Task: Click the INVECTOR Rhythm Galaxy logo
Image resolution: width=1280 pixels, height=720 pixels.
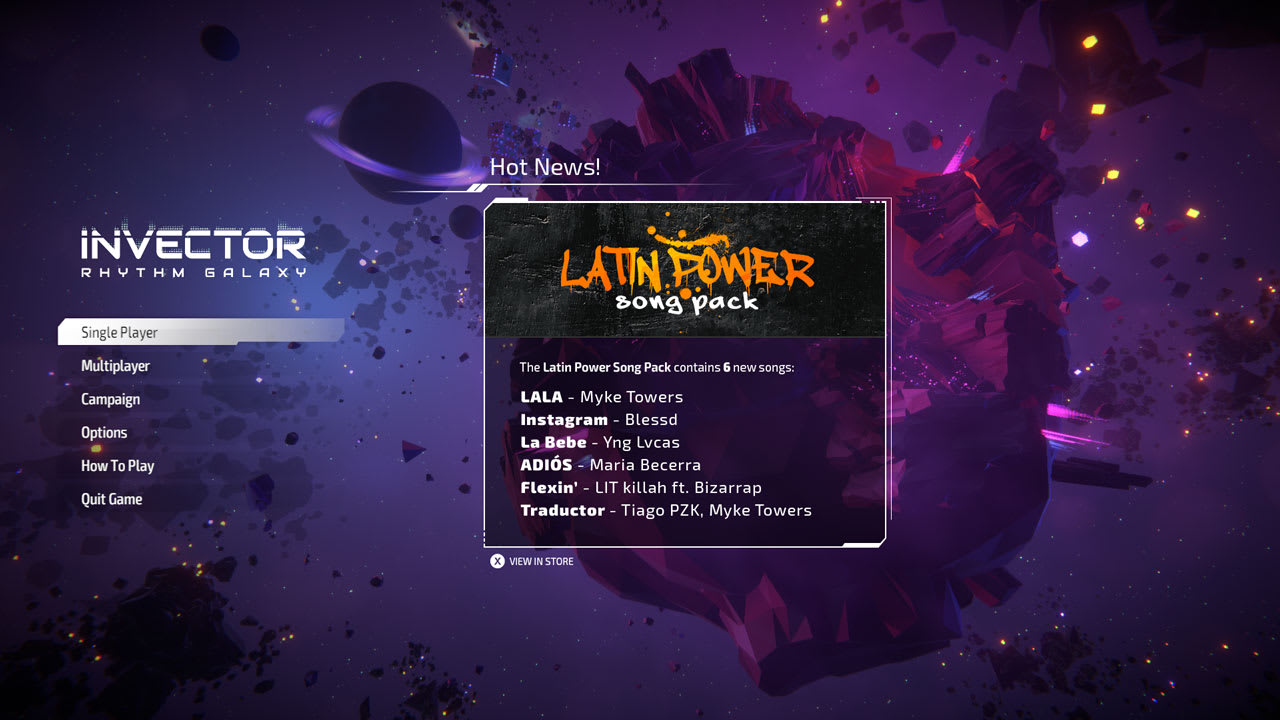Action: tap(193, 247)
